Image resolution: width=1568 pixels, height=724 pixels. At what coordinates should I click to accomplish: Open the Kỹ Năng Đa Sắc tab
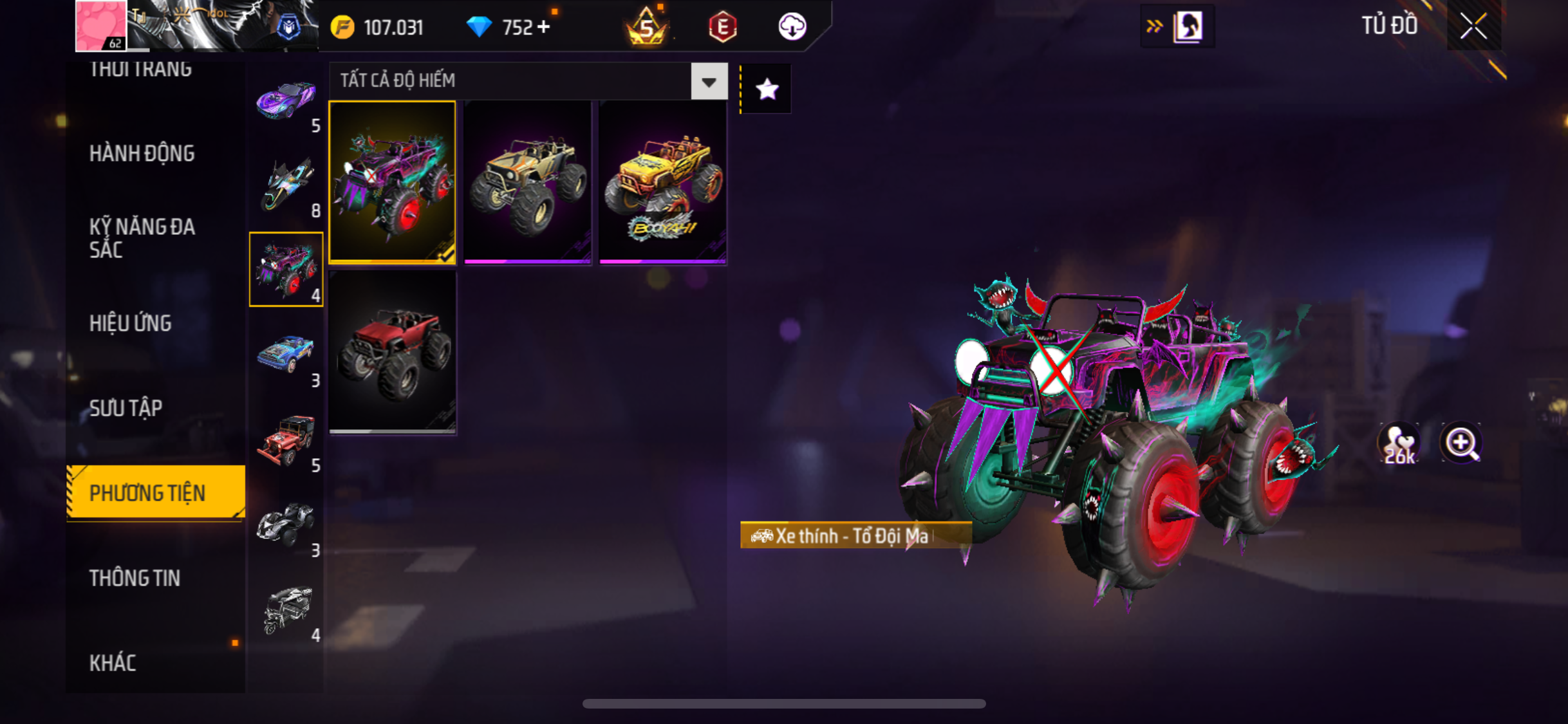click(142, 238)
